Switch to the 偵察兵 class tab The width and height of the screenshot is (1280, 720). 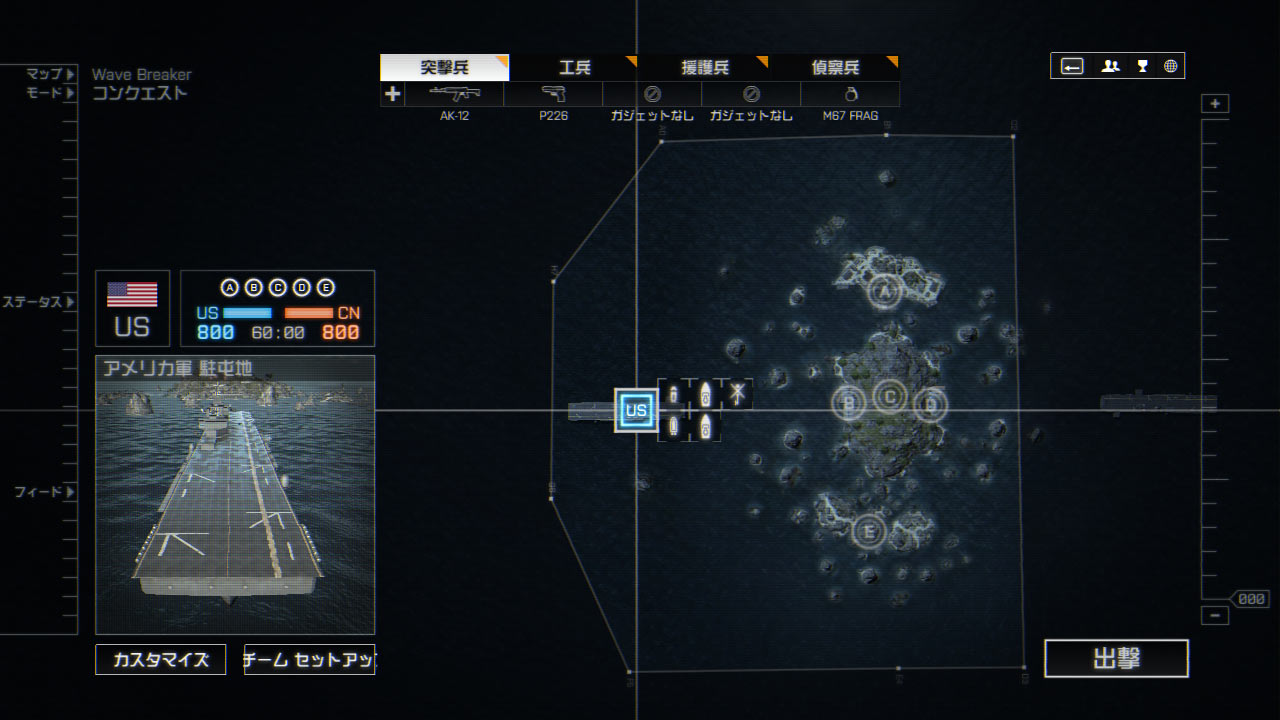coord(834,68)
